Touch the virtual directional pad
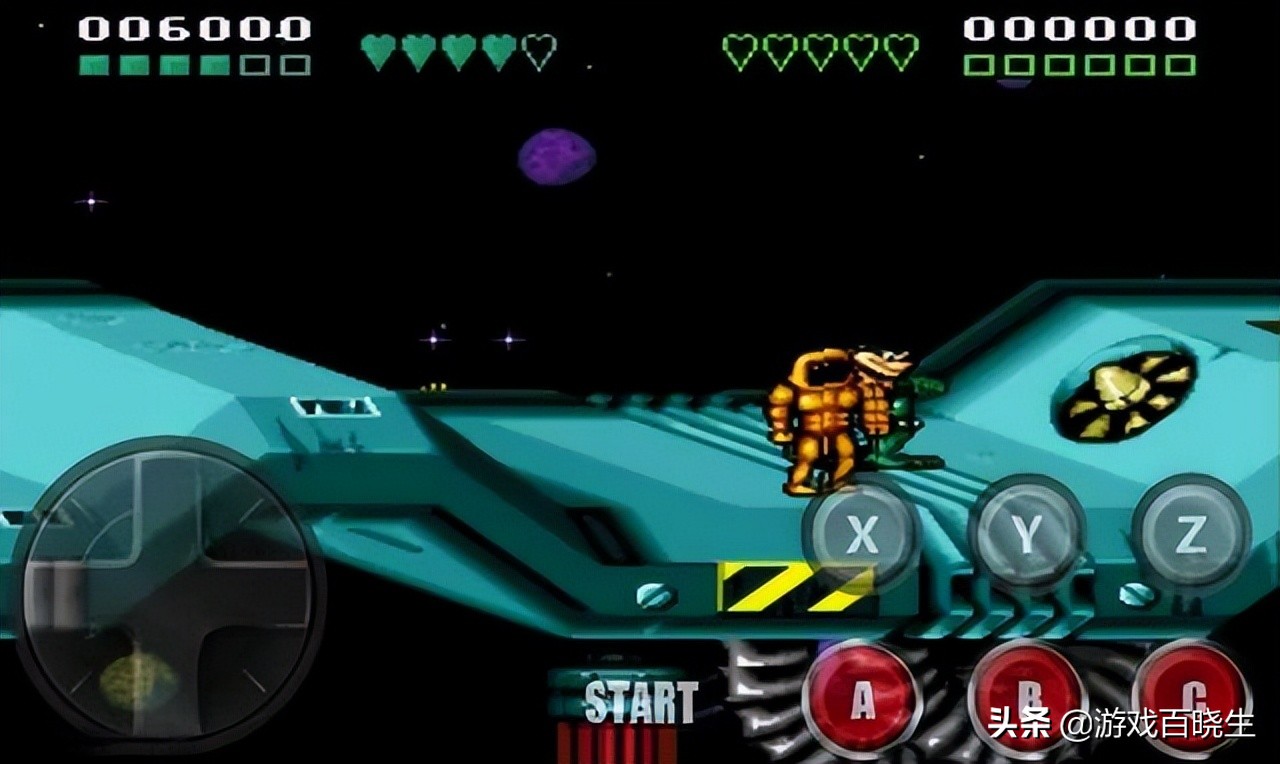This screenshot has height=764, width=1280. point(168,594)
